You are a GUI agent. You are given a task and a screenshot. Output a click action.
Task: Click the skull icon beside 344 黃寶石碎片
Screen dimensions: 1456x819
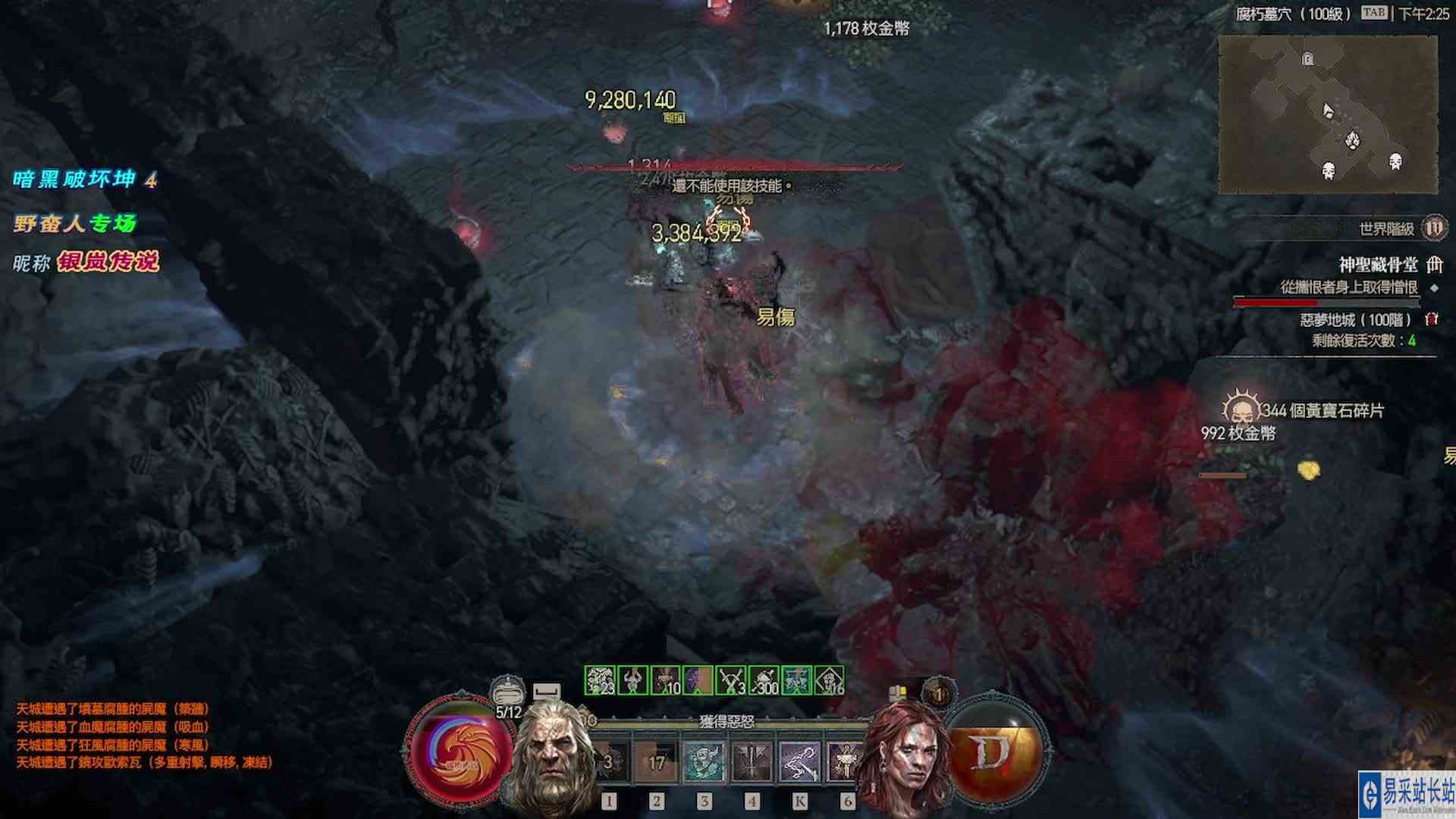click(x=1241, y=409)
